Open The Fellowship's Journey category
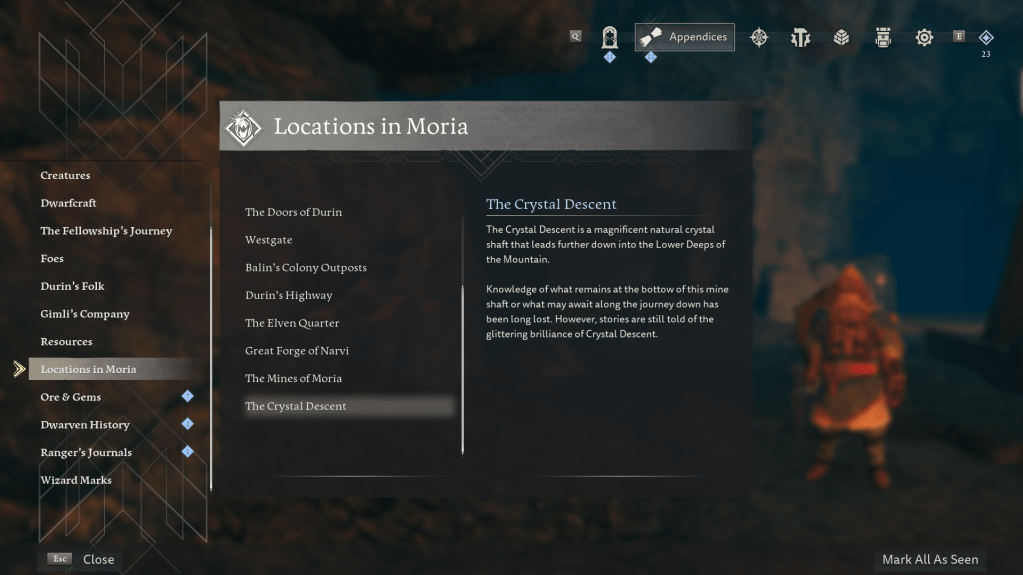The height and width of the screenshot is (575, 1023). (x=106, y=231)
